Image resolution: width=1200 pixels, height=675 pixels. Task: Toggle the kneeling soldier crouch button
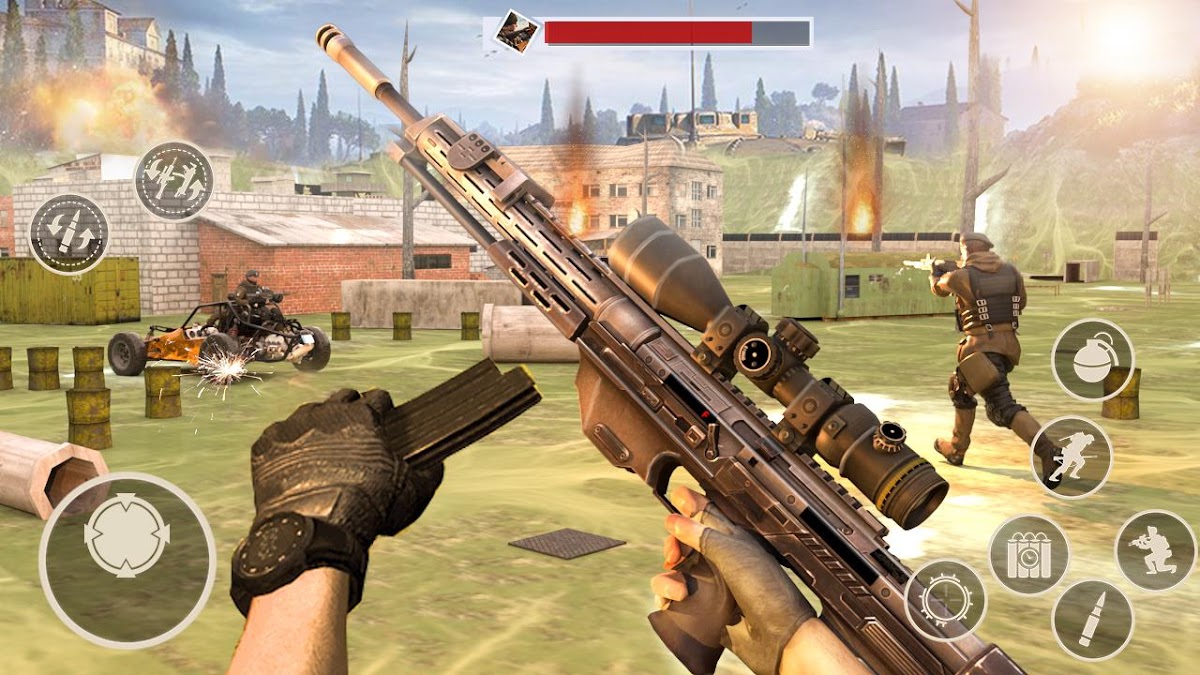click(1155, 550)
